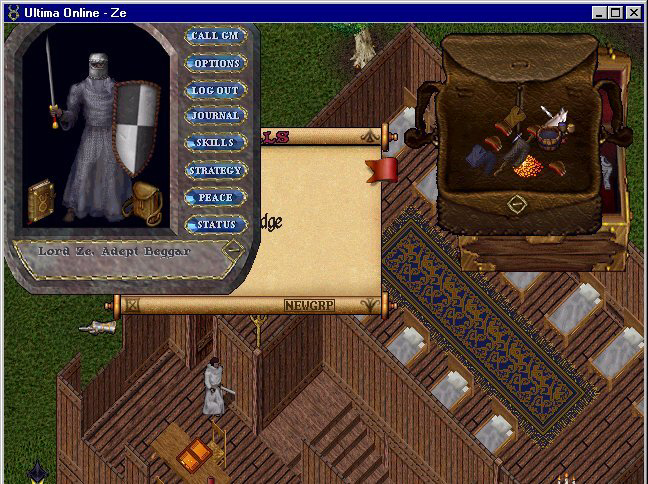Open the JOURNAL
This screenshot has height=484, width=648.
(x=214, y=116)
